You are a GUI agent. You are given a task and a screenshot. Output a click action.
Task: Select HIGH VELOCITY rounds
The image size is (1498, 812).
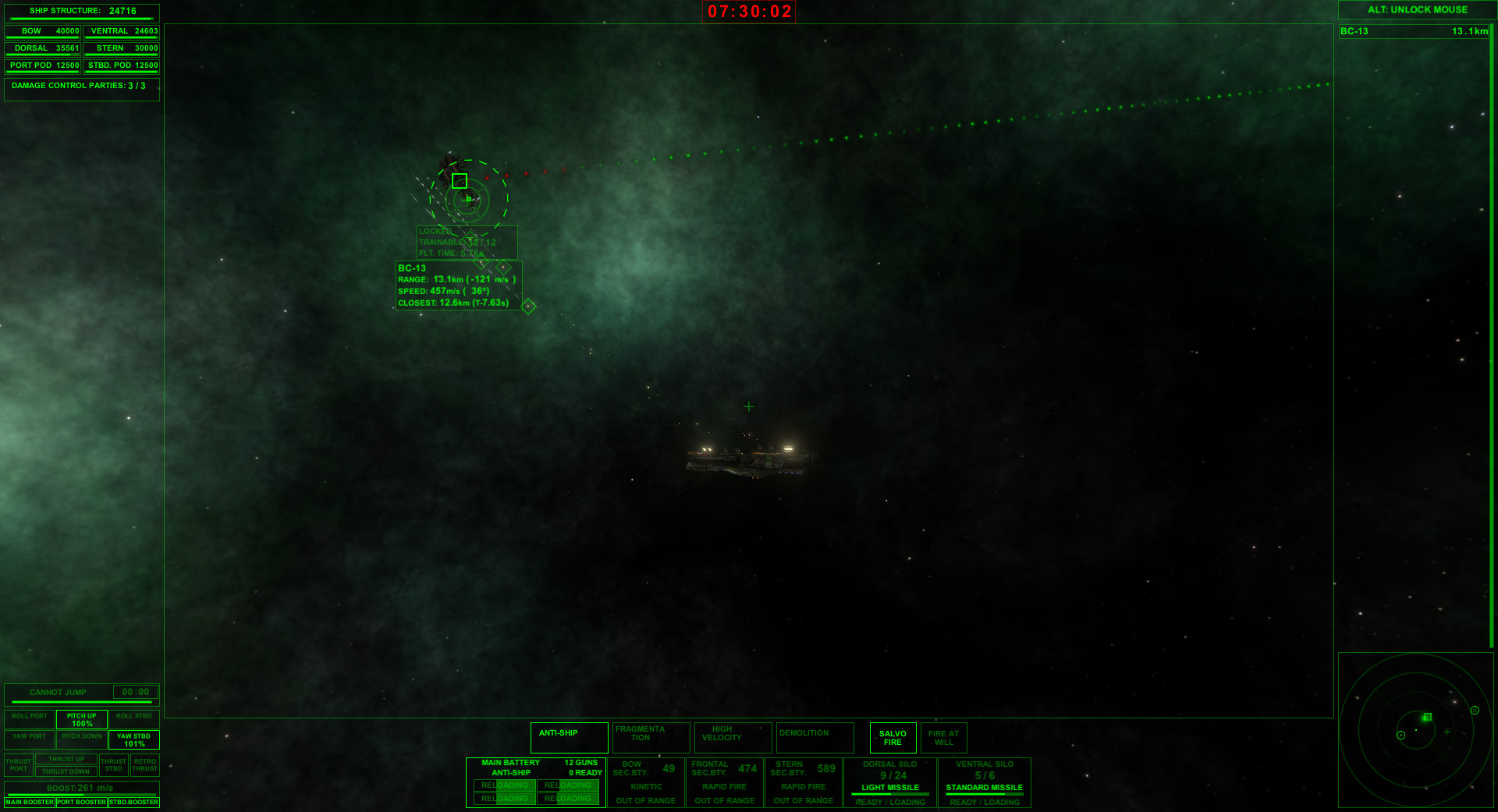tap(733, 736)
